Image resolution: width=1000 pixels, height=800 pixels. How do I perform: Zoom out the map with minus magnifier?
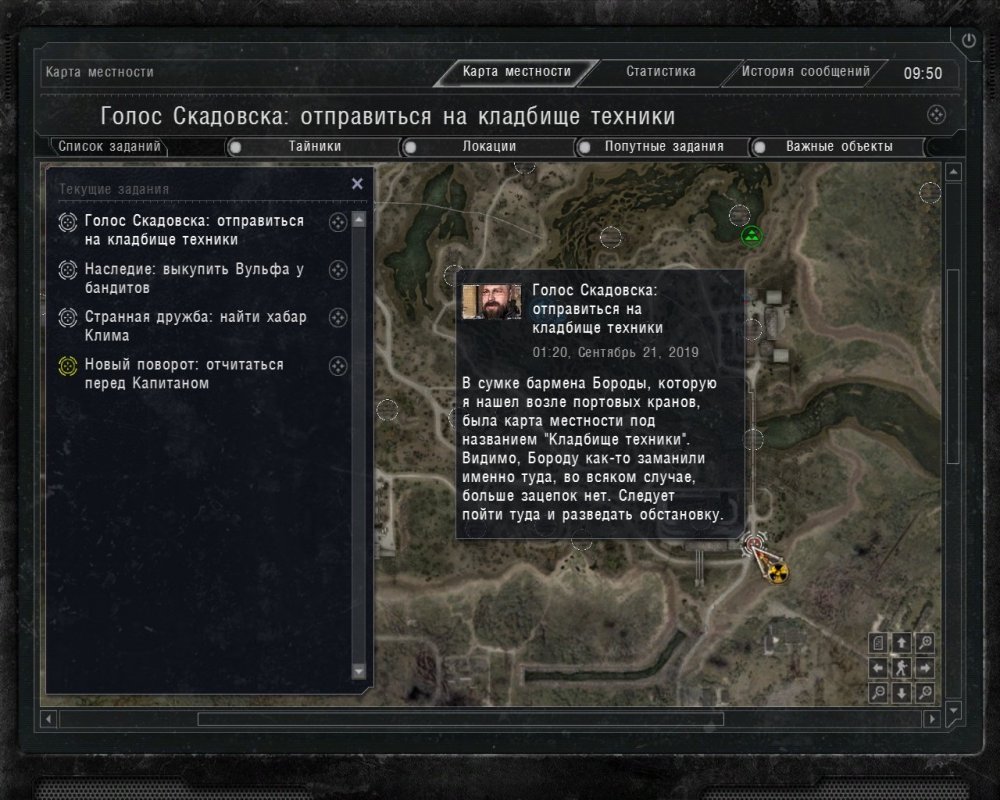tap(879, 692)
